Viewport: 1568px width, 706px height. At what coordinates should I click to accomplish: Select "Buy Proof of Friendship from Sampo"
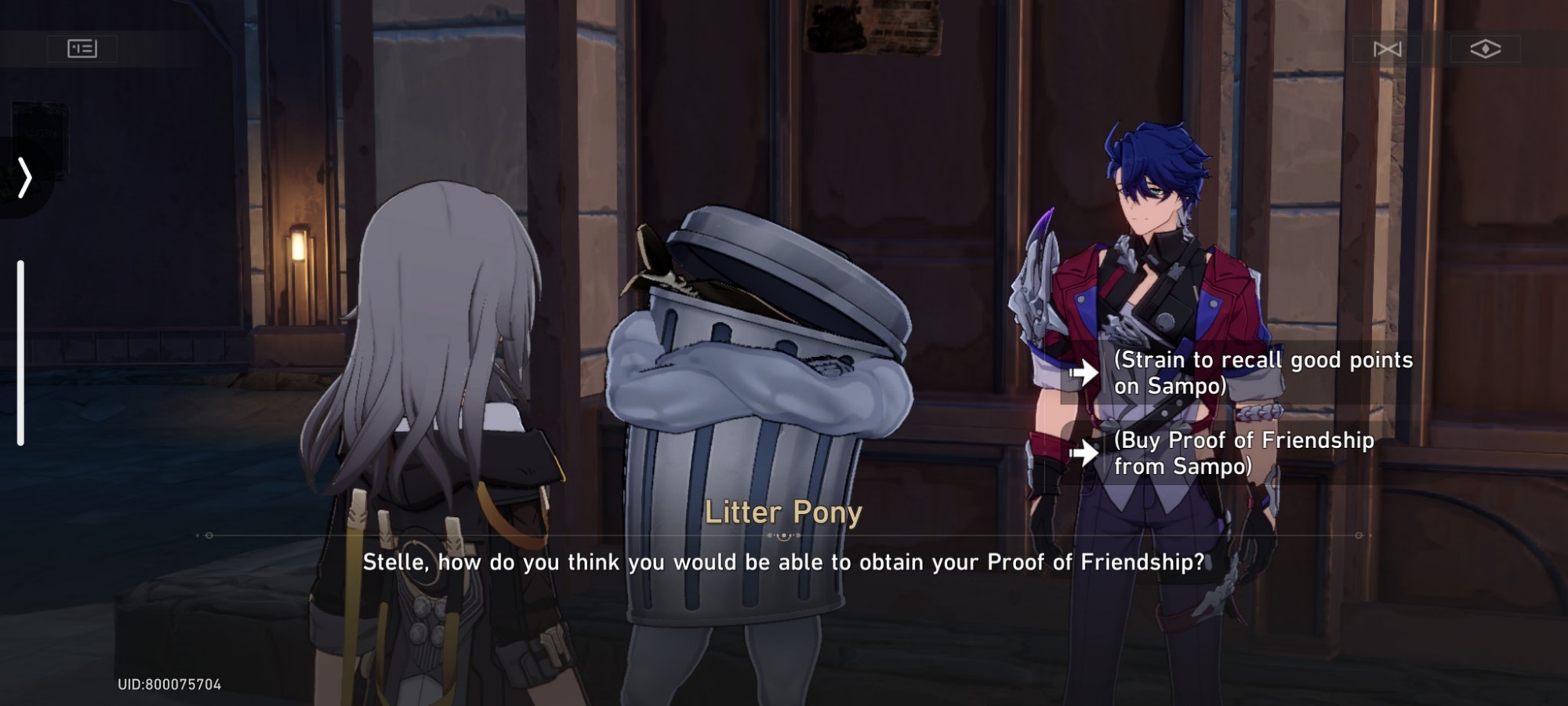click(1243, 453)
